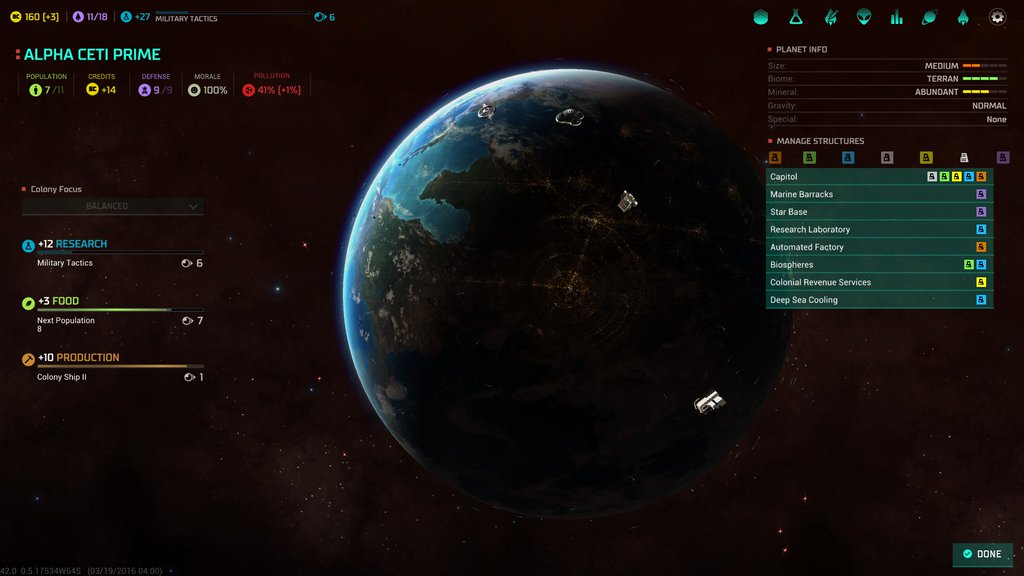Image resolution: width=1024 pixels, height=576 pixels.
Task: Open the research flask screen
Action: 795,17
